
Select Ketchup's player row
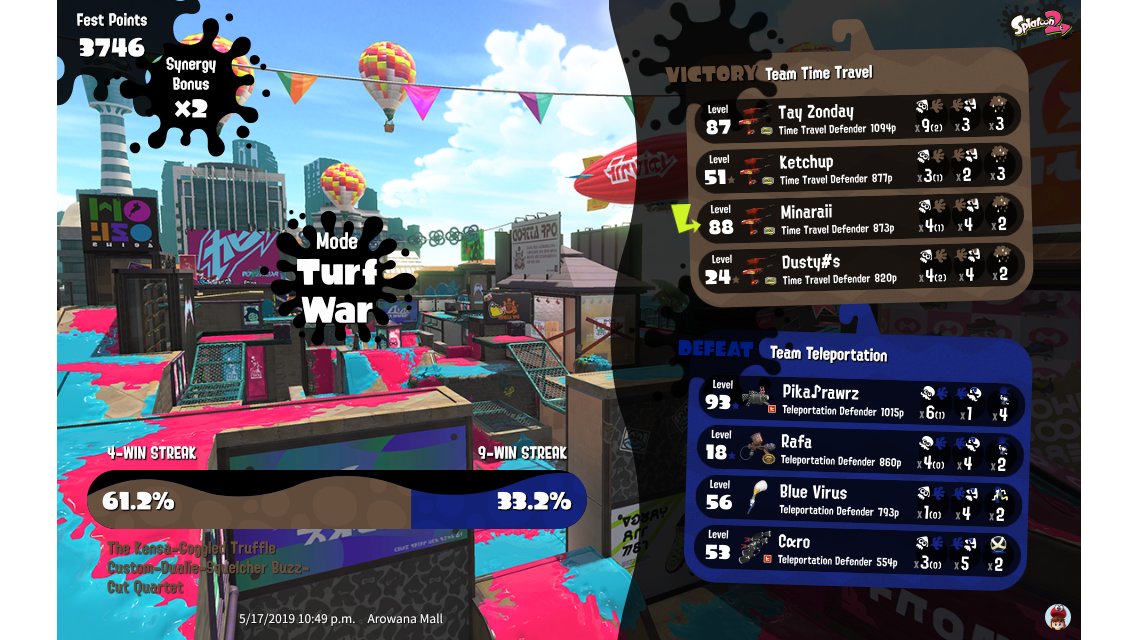tap(860, 168)
